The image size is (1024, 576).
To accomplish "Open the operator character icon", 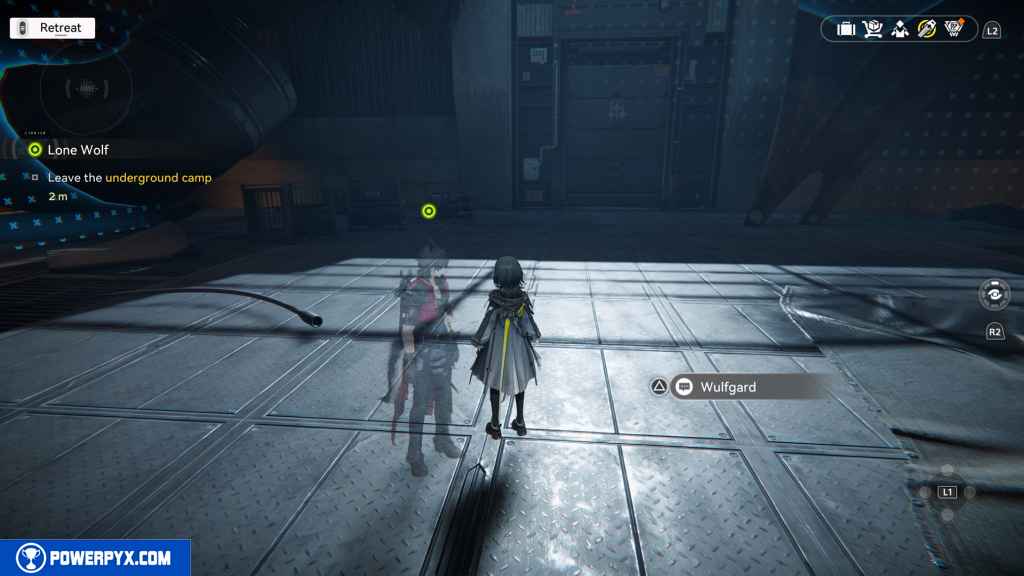I will [x=900, y=29].
